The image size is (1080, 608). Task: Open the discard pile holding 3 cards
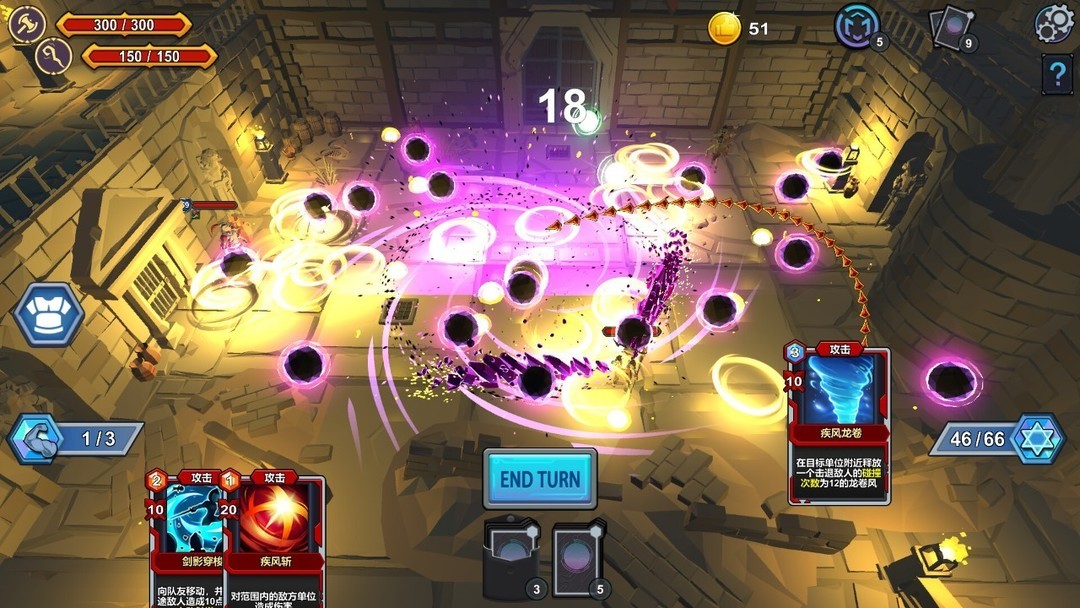[x=513, y=558]
